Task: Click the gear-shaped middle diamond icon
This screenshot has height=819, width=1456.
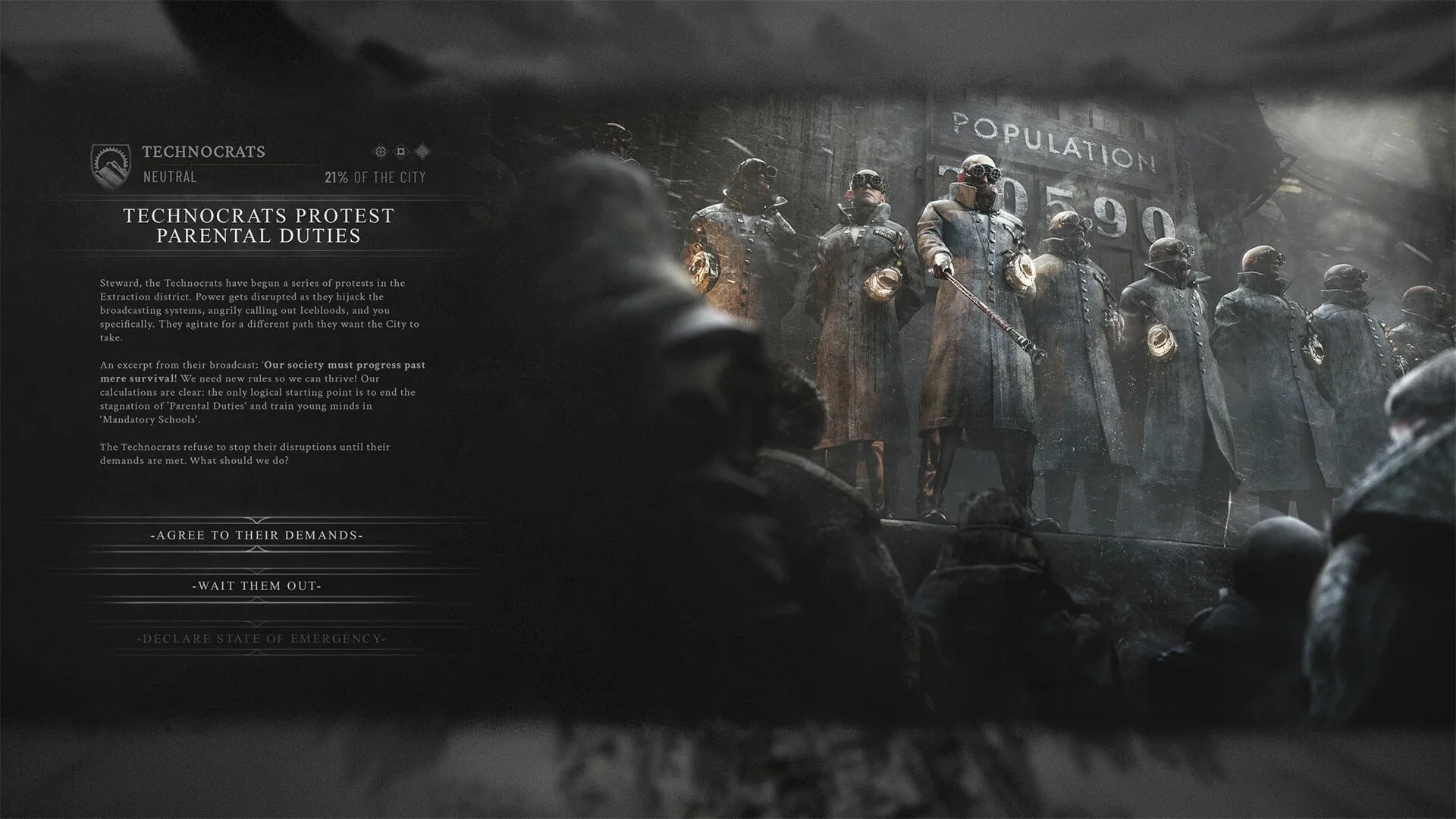Action: click(400, 151)
